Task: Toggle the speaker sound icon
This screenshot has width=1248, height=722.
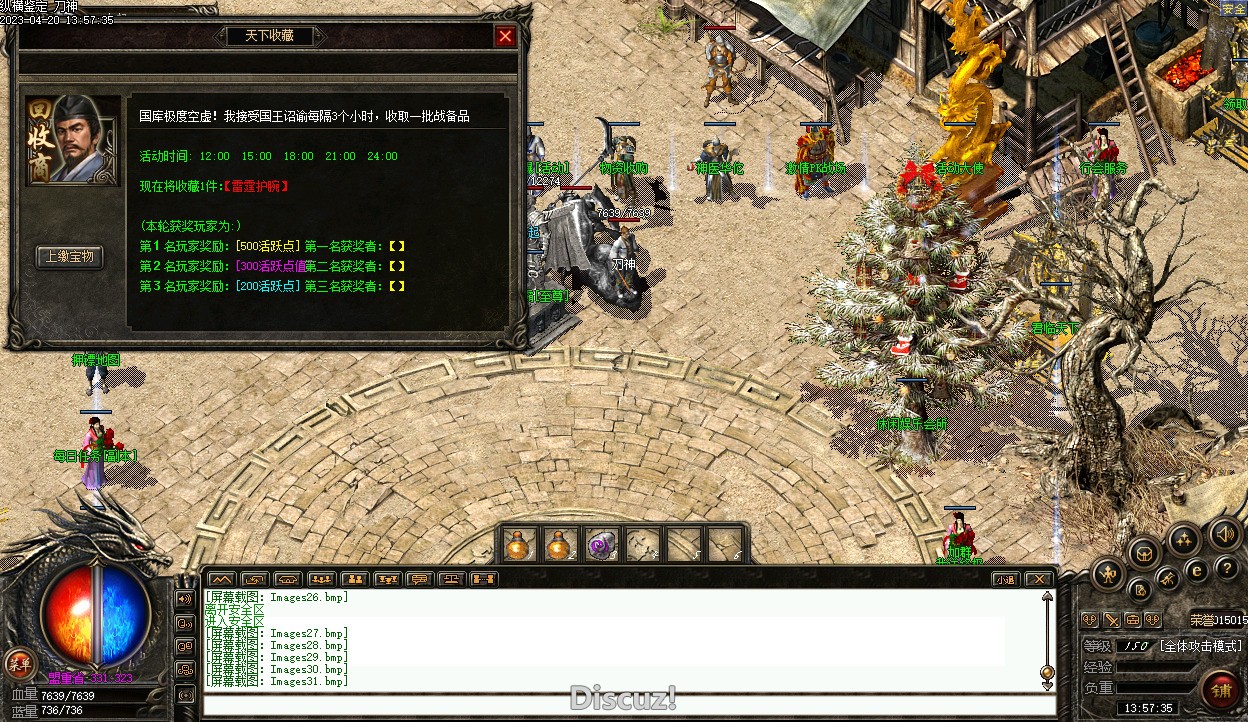Action: click(1222, 535)
